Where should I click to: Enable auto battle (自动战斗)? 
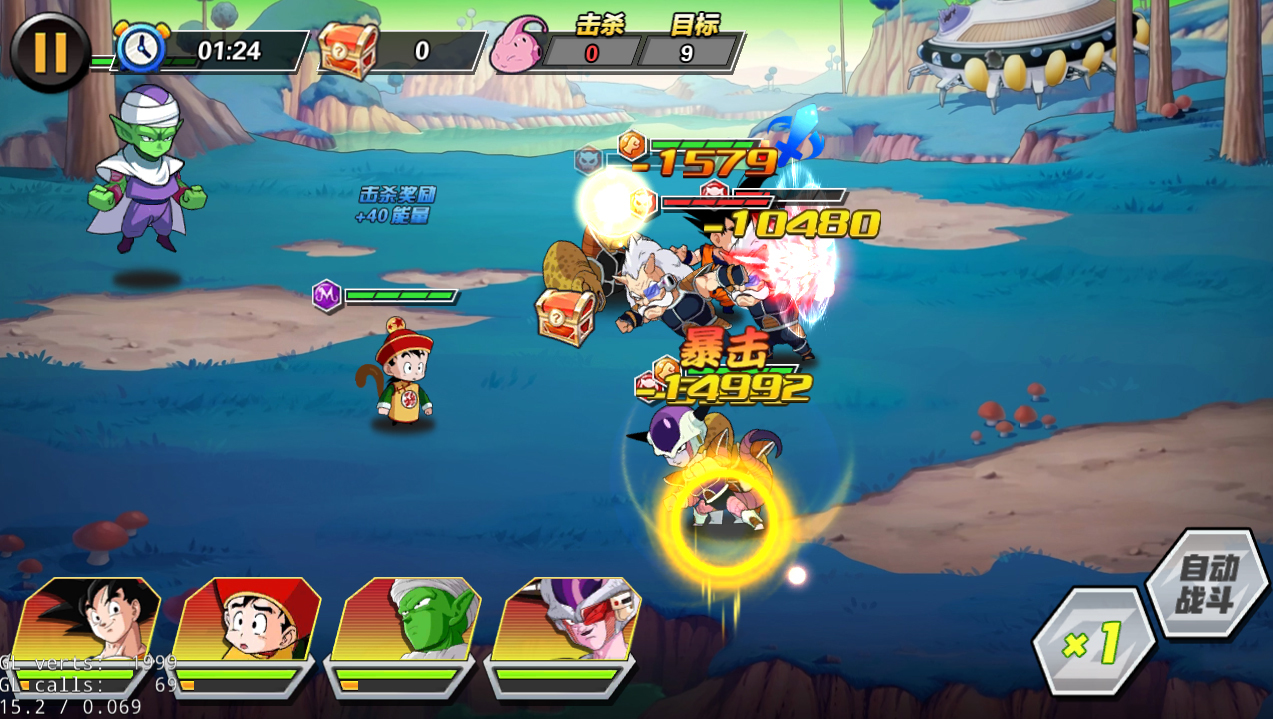[1207, 585]
